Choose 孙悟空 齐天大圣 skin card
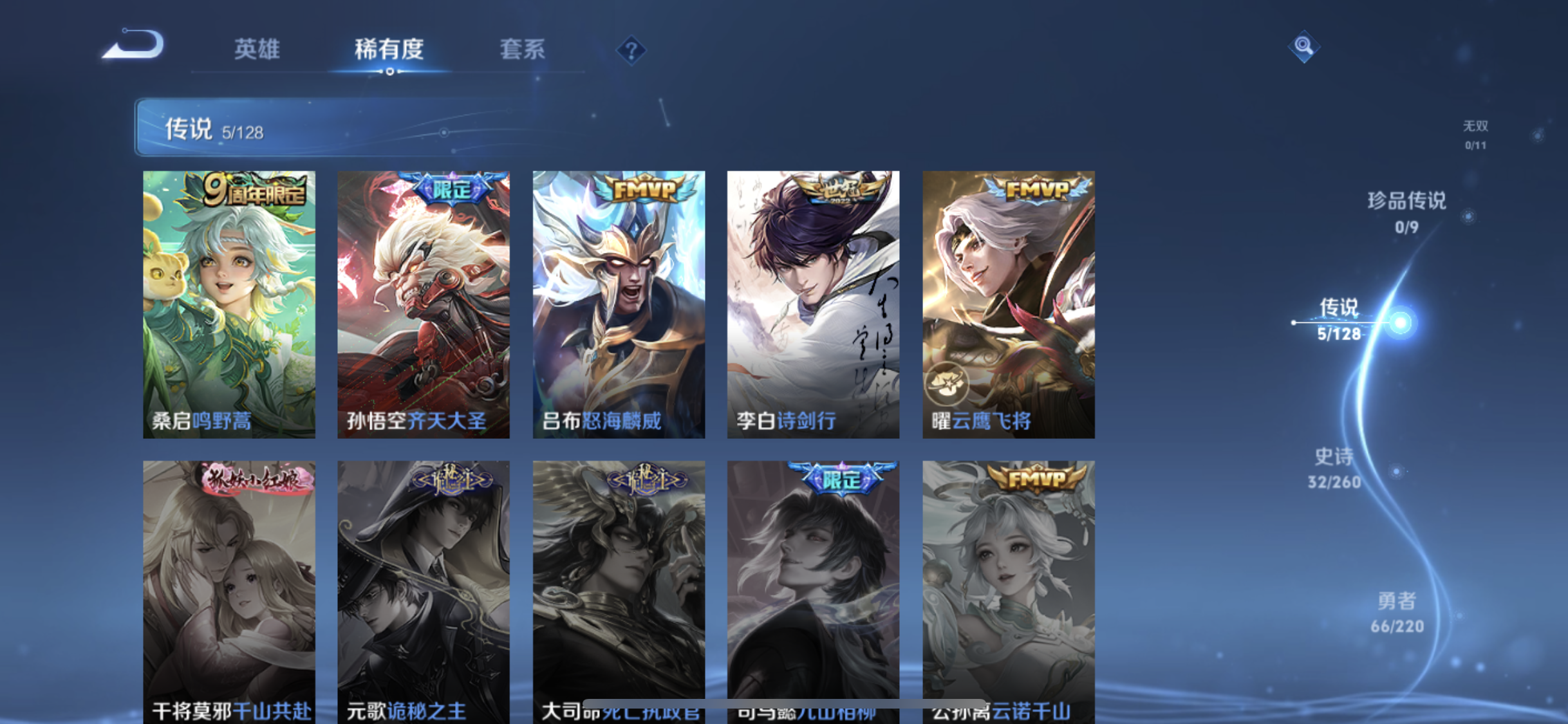Screen dimensions: 1568x724 424,304
